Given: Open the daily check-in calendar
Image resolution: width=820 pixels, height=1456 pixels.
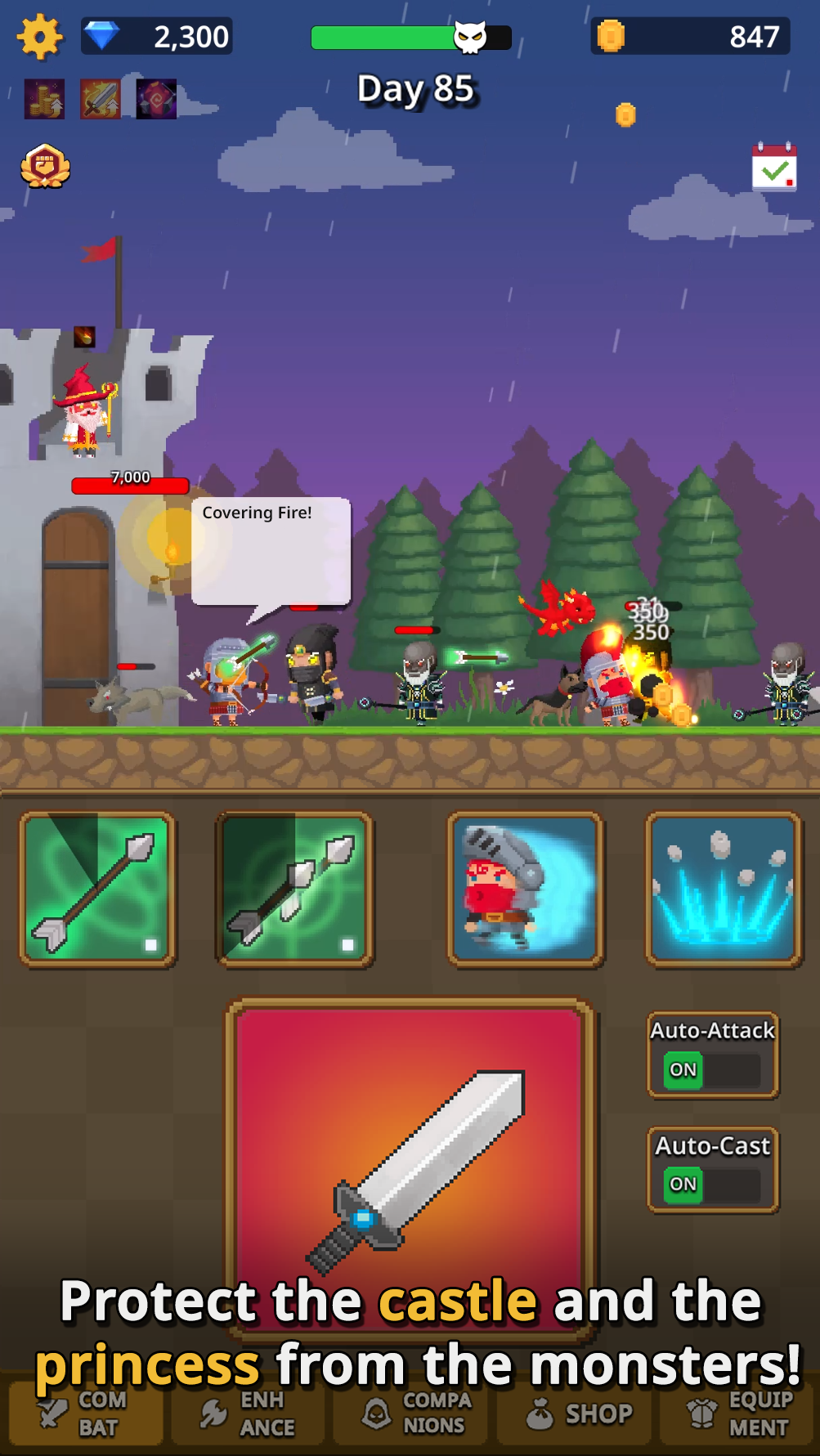Looking at the screenshot, I should click(773, 168).
